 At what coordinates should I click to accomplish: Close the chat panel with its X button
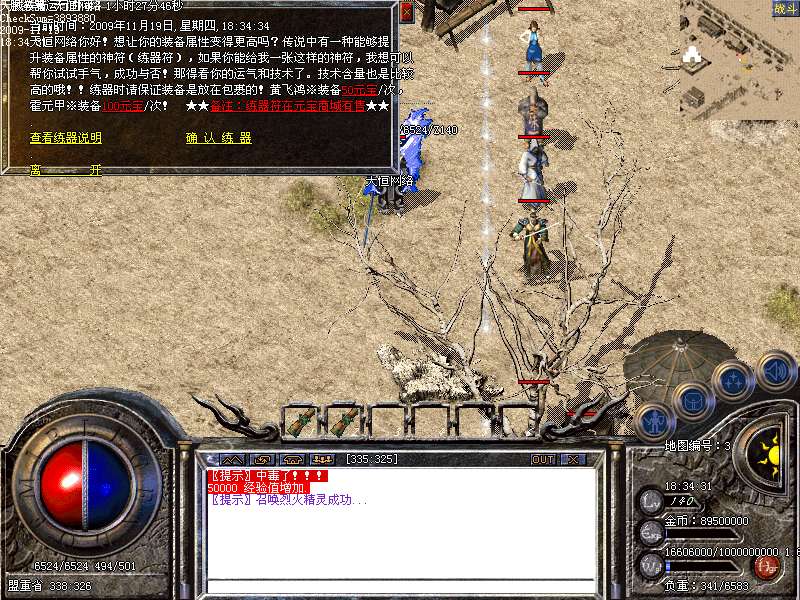[574, 460]
